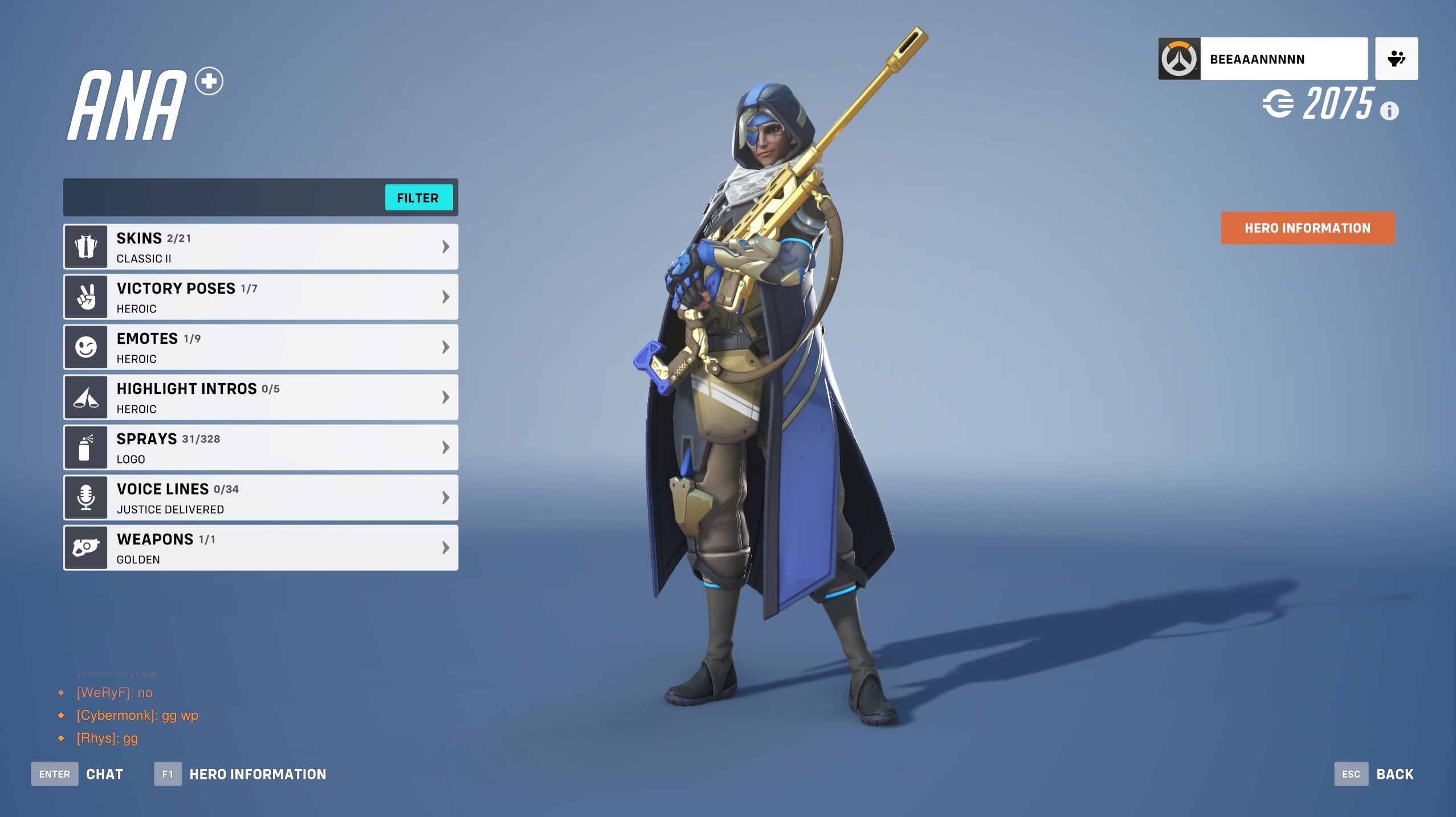Select the Emotes smiley icon
The height and width of the screenshot is (817, 1456).
point(85,347)
